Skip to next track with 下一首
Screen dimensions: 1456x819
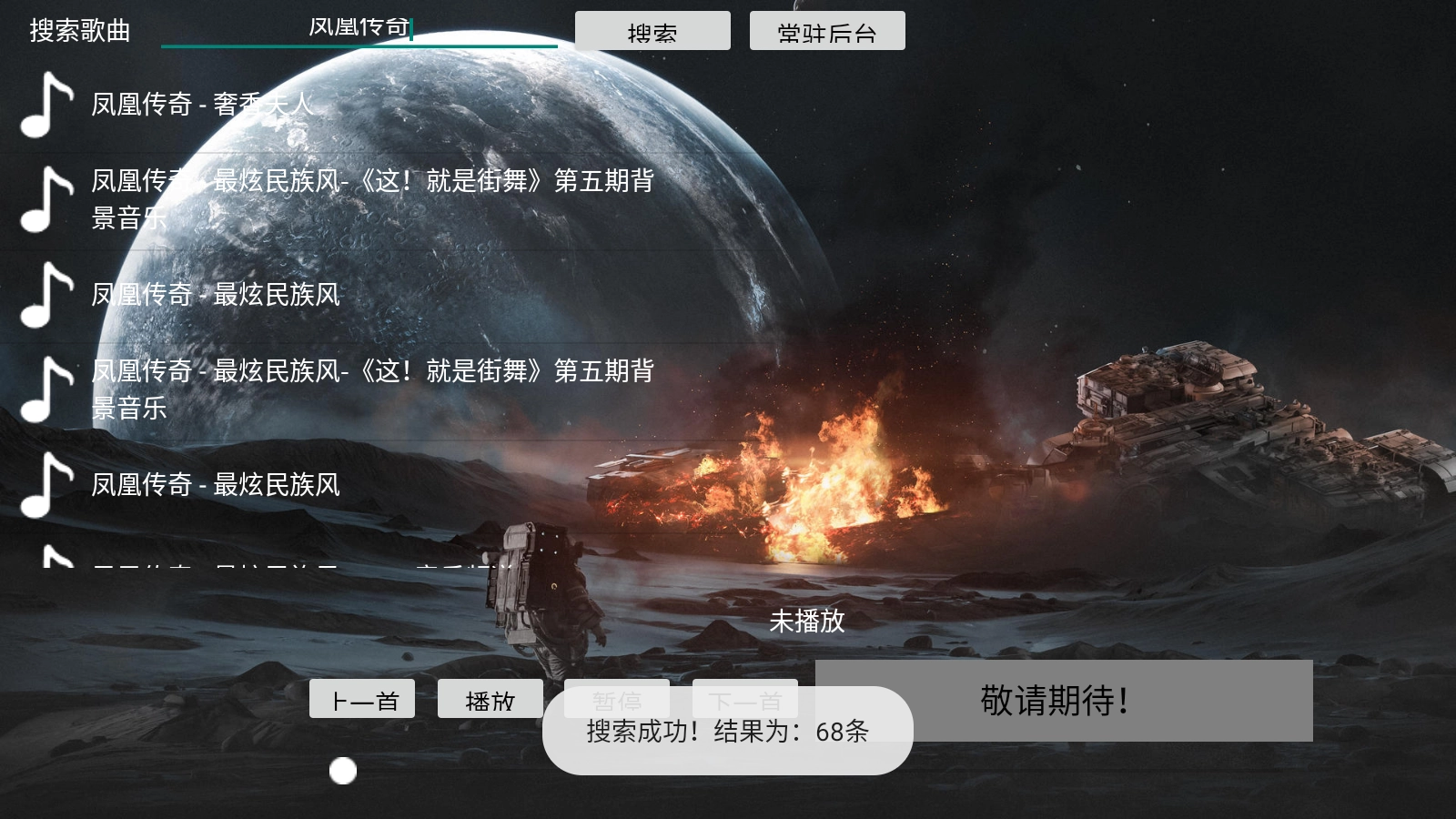coord(745,701)
